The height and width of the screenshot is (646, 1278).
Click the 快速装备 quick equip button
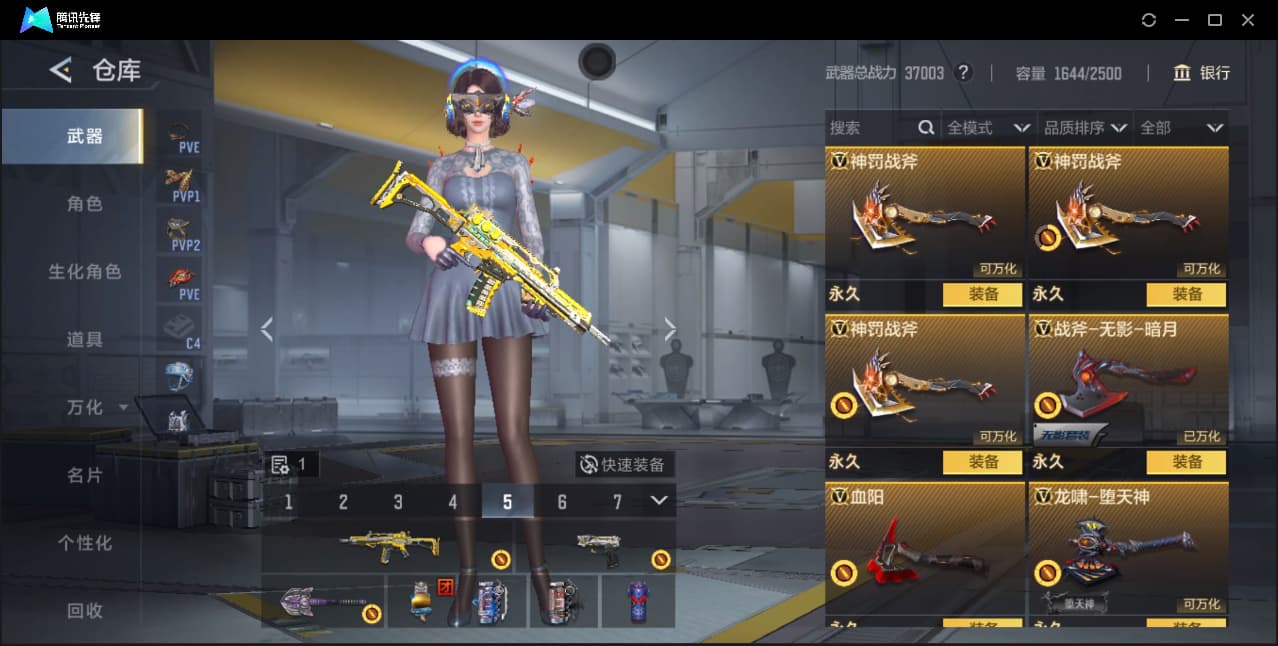click(623, 465)
